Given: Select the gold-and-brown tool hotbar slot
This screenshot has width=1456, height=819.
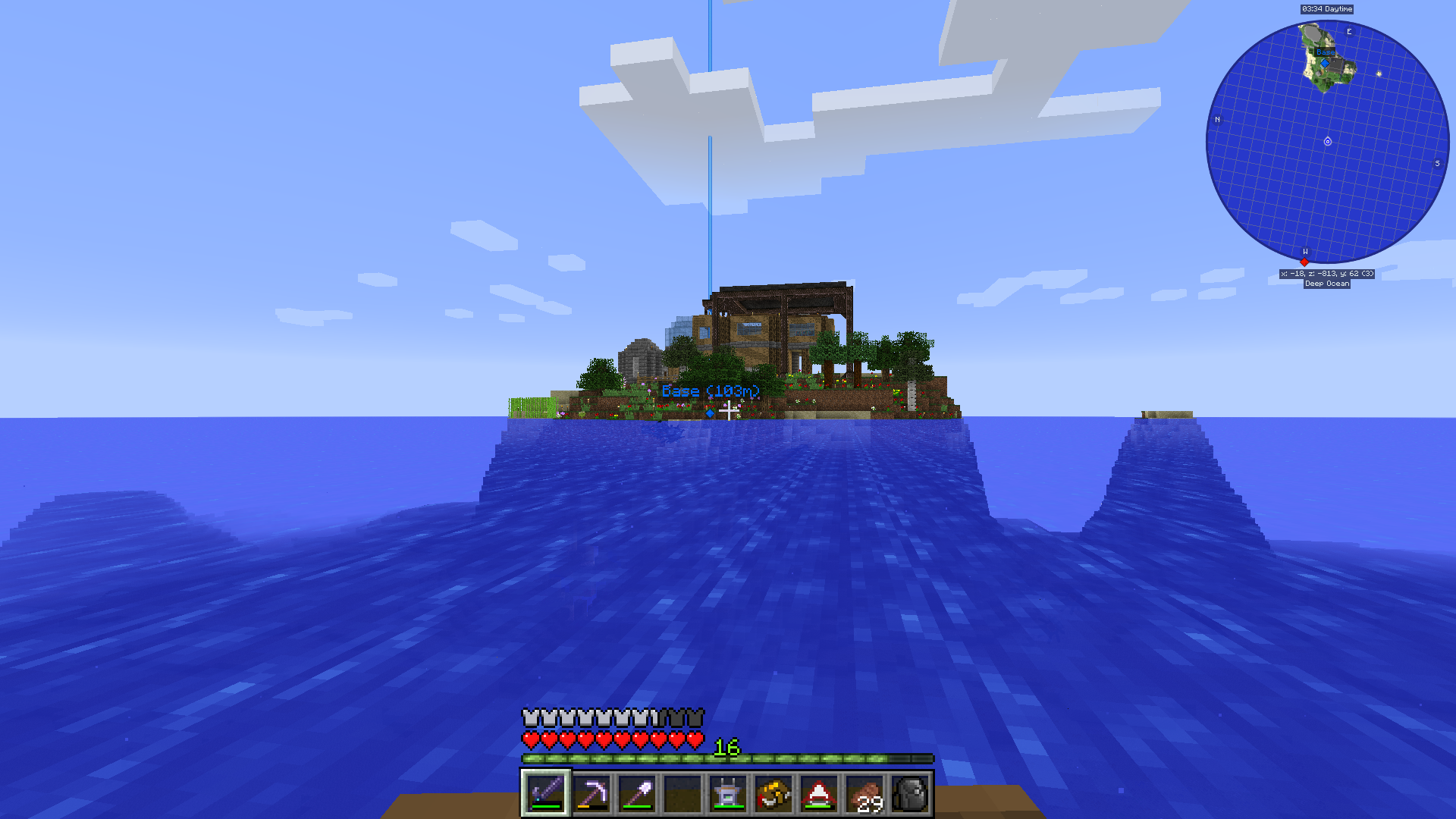Looking at the screenshot, I should (x=773, y=793).
